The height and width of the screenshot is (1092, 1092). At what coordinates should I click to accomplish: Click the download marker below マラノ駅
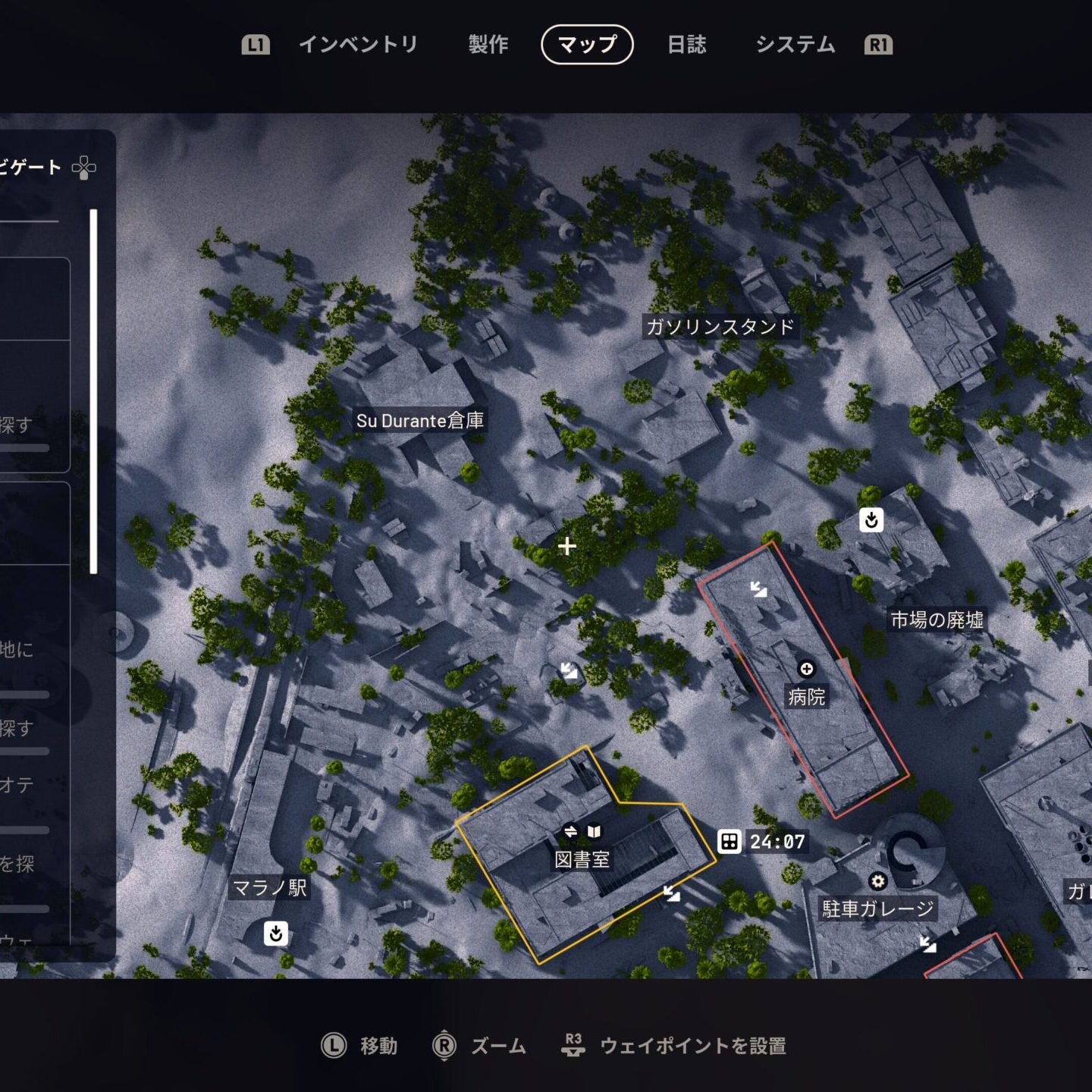pos(276,933)
